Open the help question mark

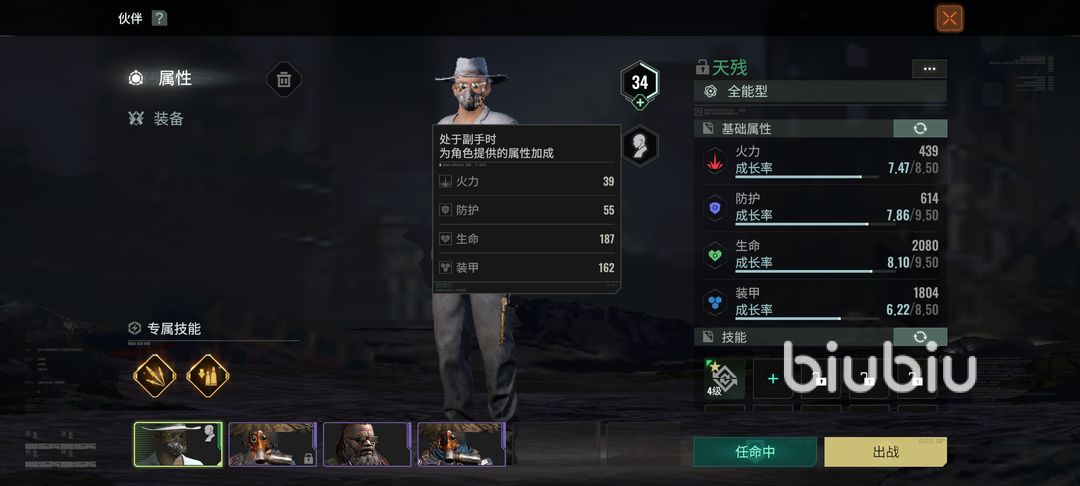[159, 18]
